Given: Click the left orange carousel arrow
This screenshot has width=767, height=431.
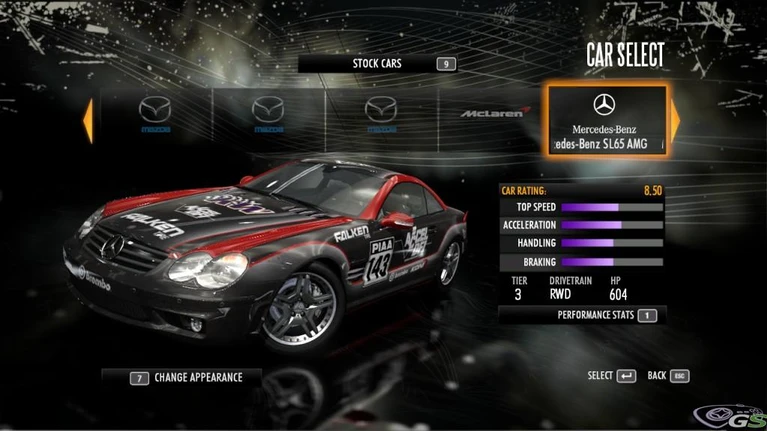Looking at the screenshot, I should (x=88, y=120).
